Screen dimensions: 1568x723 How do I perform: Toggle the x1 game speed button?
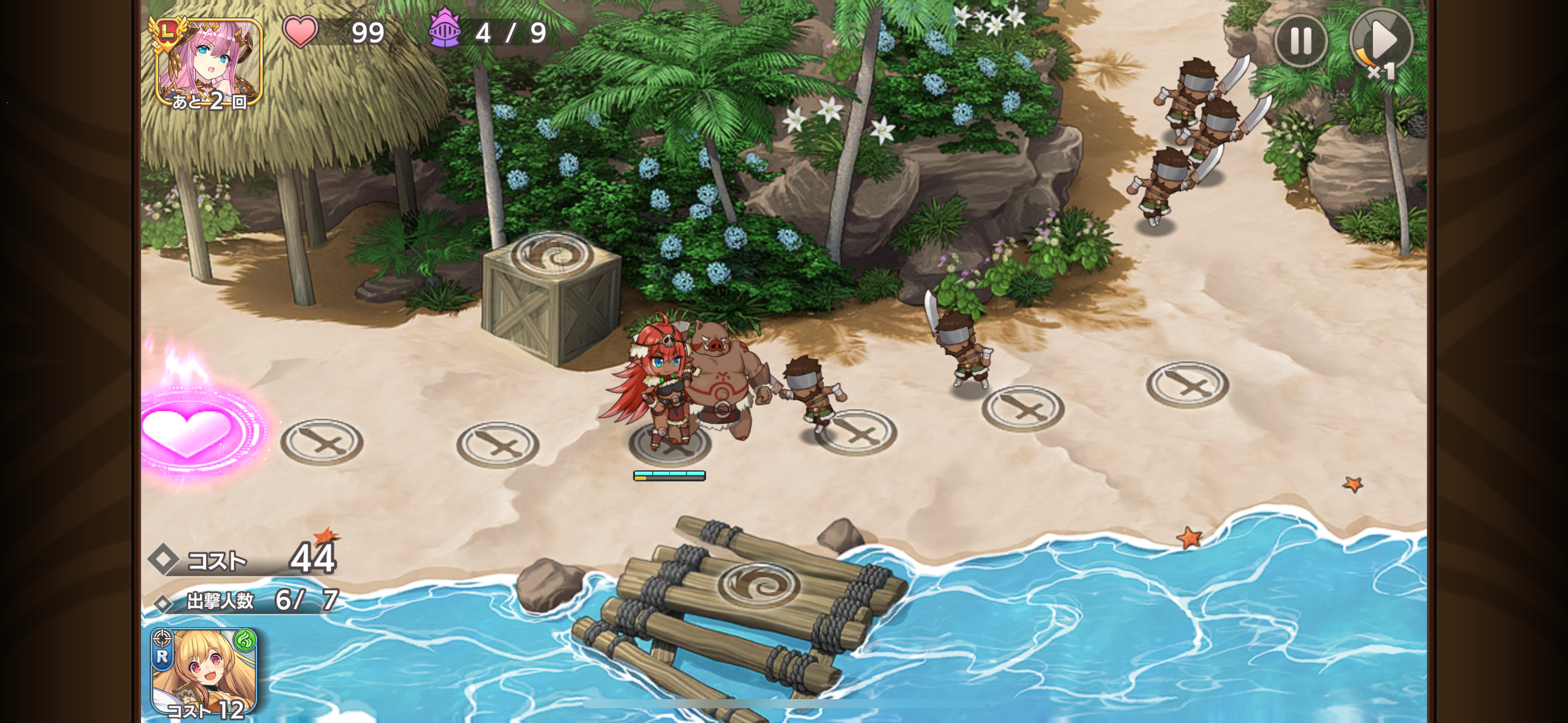1381,43
